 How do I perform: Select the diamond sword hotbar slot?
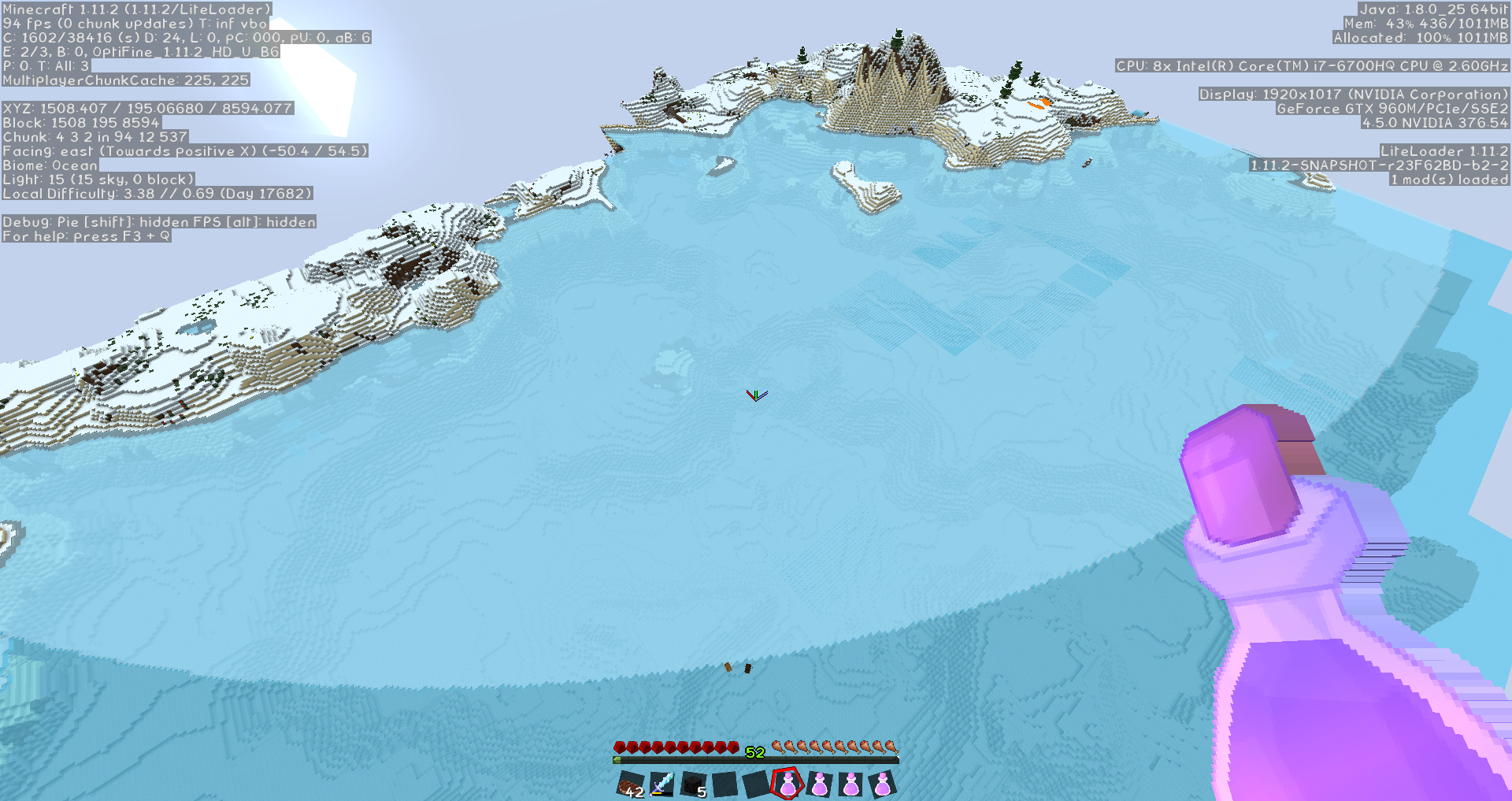pyautogui.click(x=662, y=784)
